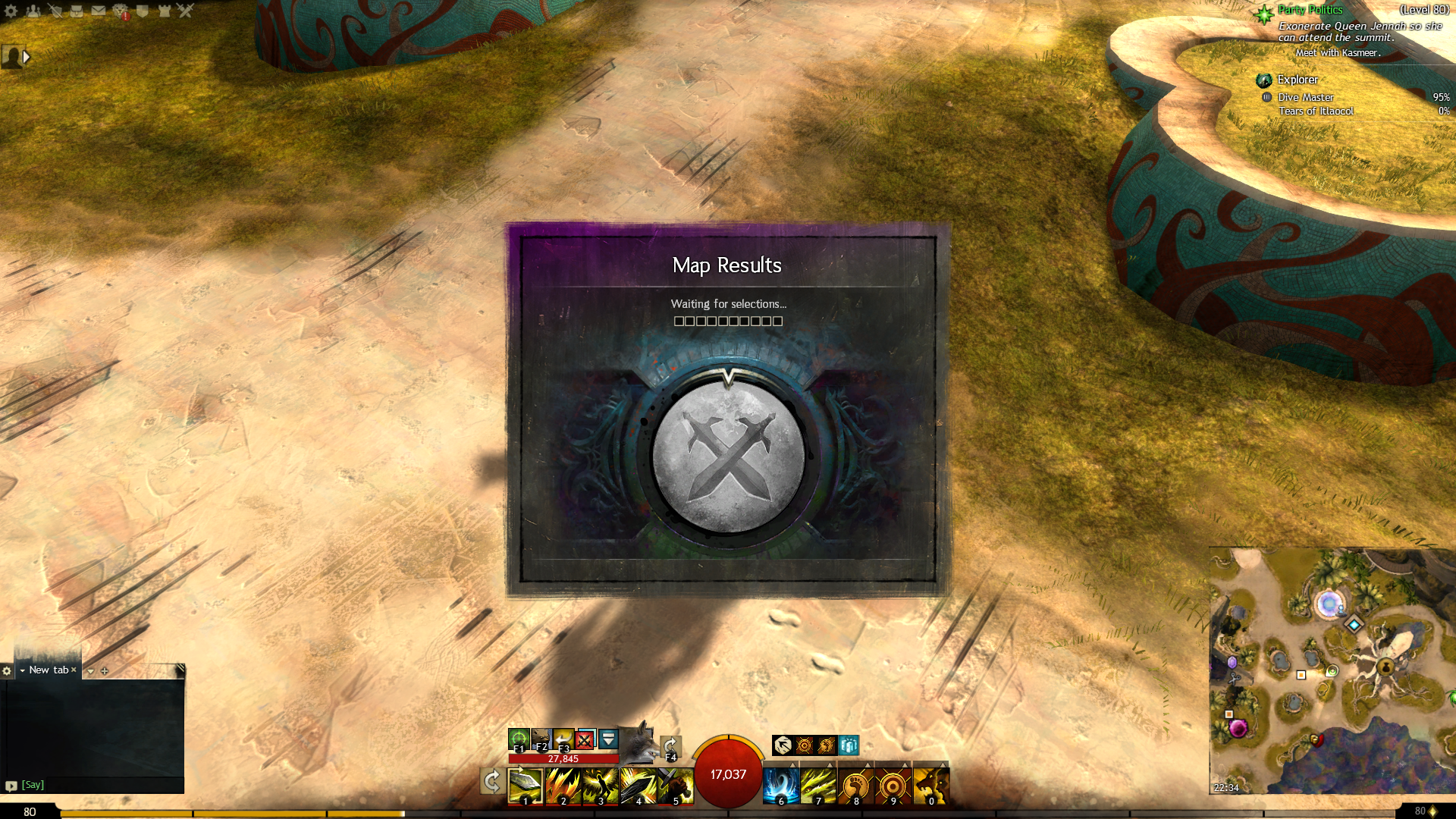
Task: Open the game menu gear icon
Action: tap(11, 11)
